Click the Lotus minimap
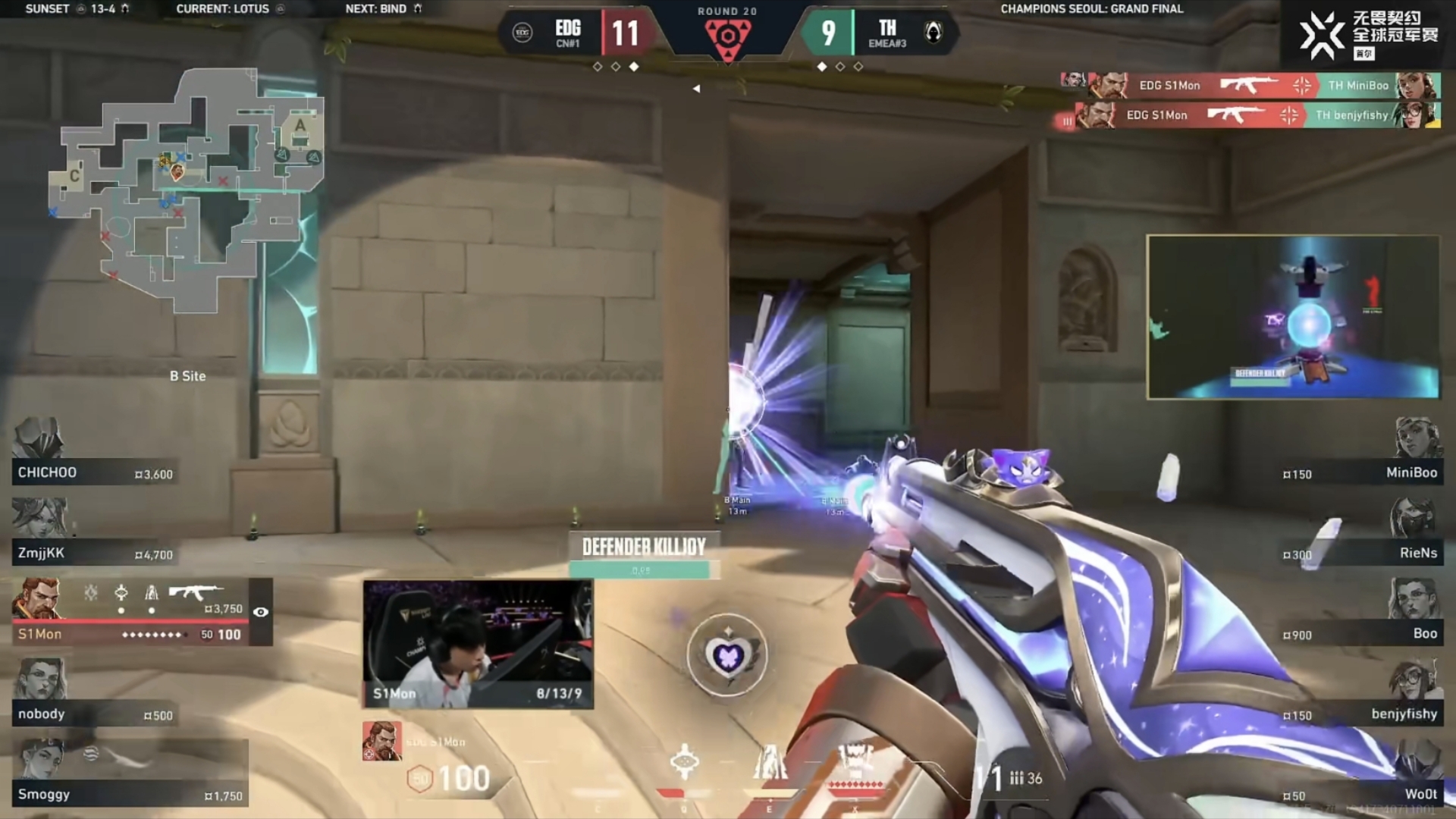The width and height of the screenshot is (1456, 819). [x=187, y=190]
